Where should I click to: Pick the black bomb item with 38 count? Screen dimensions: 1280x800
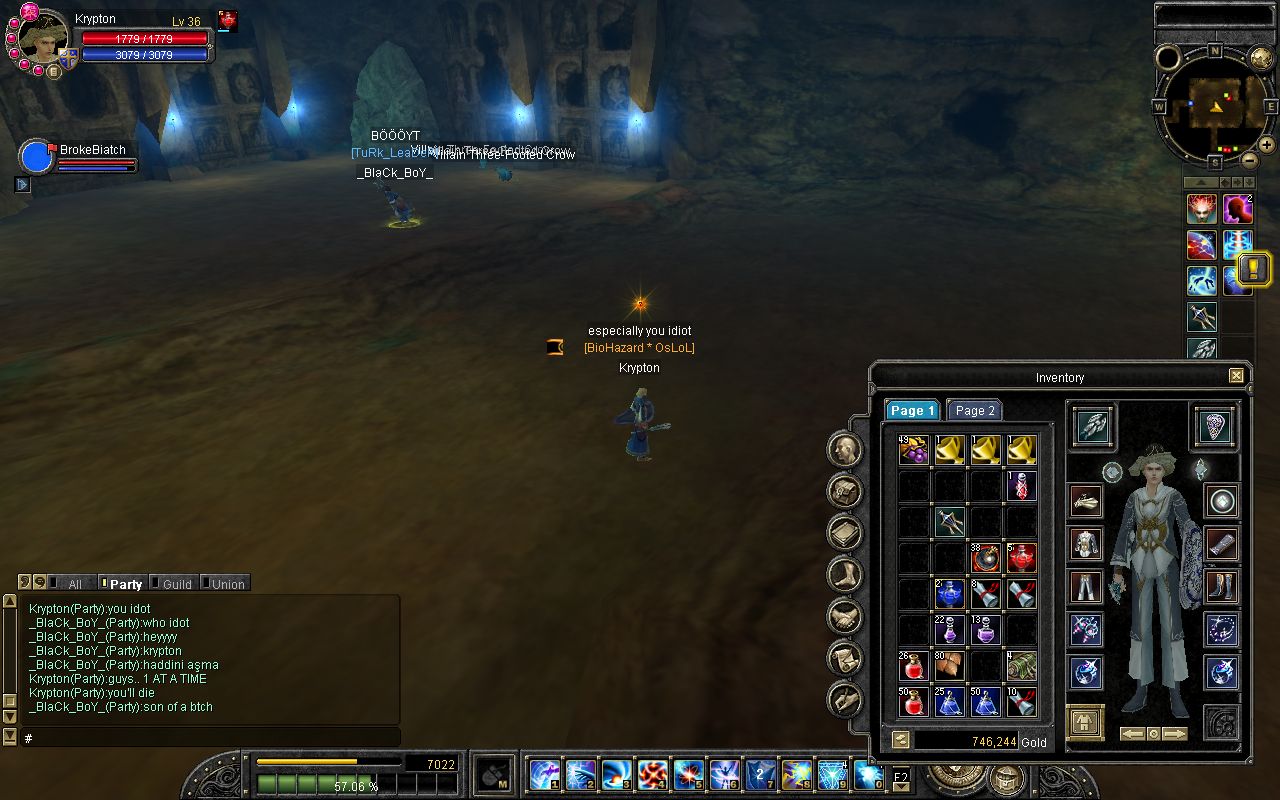point(985,558)
